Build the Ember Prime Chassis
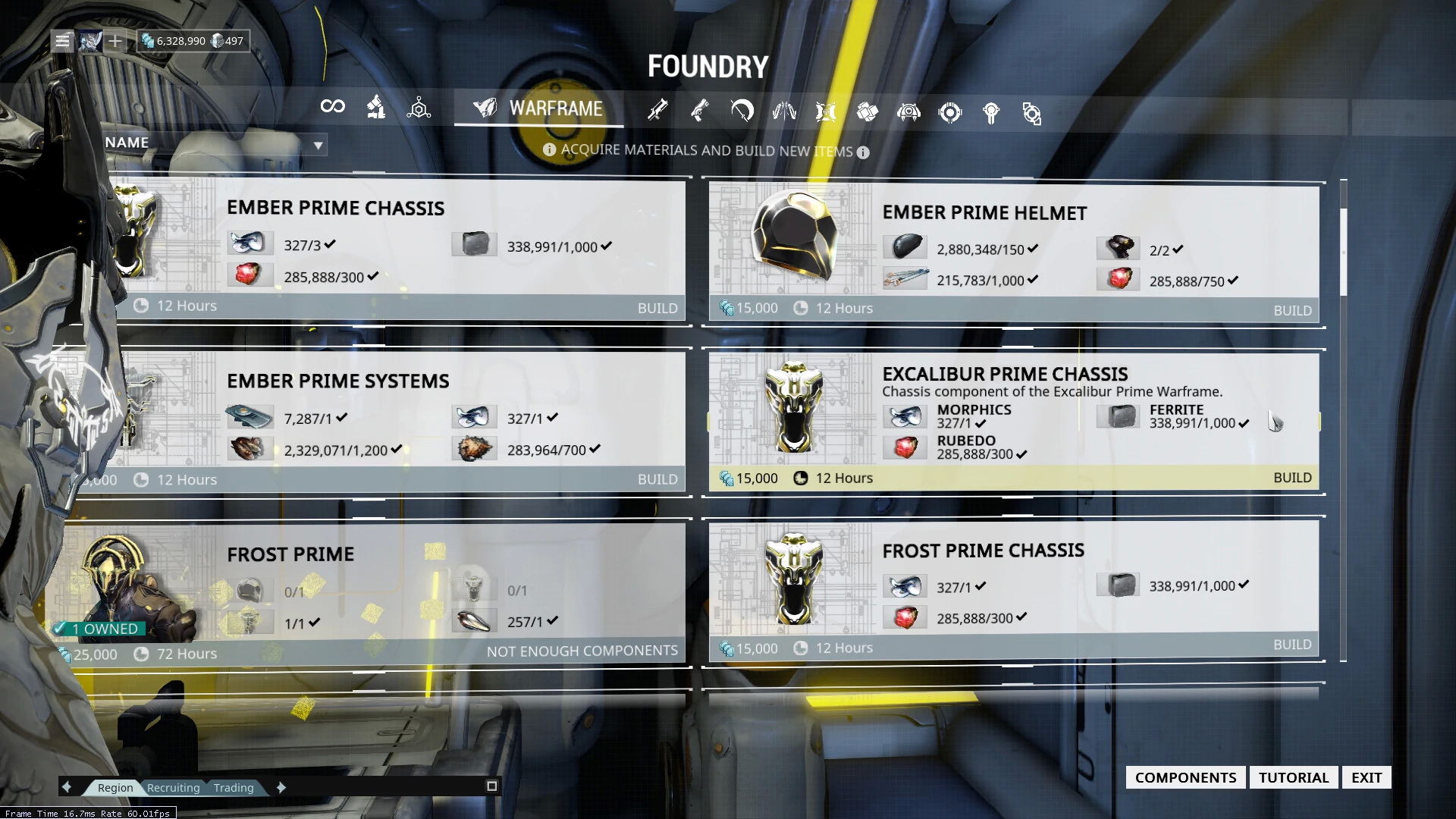This screenshot has height=819, width=1456. [657, 308]
